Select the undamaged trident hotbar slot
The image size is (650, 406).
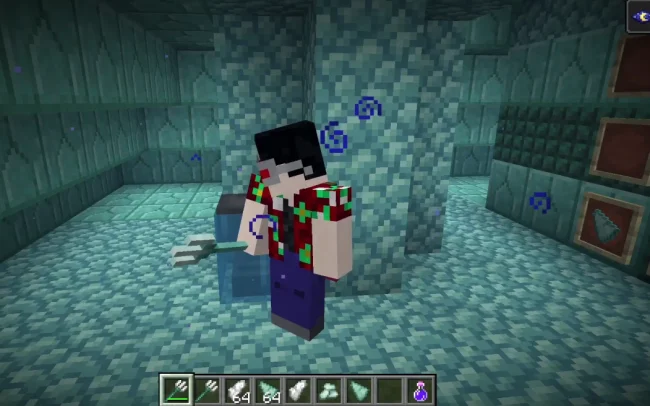(205, 390)
